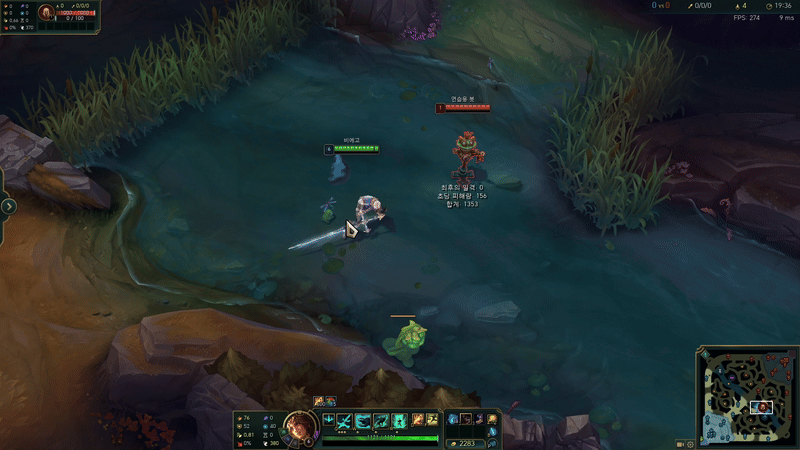Click the target dummy portrait frame
This screenshot has height=450, width=800.
click(x=47, y=13)
